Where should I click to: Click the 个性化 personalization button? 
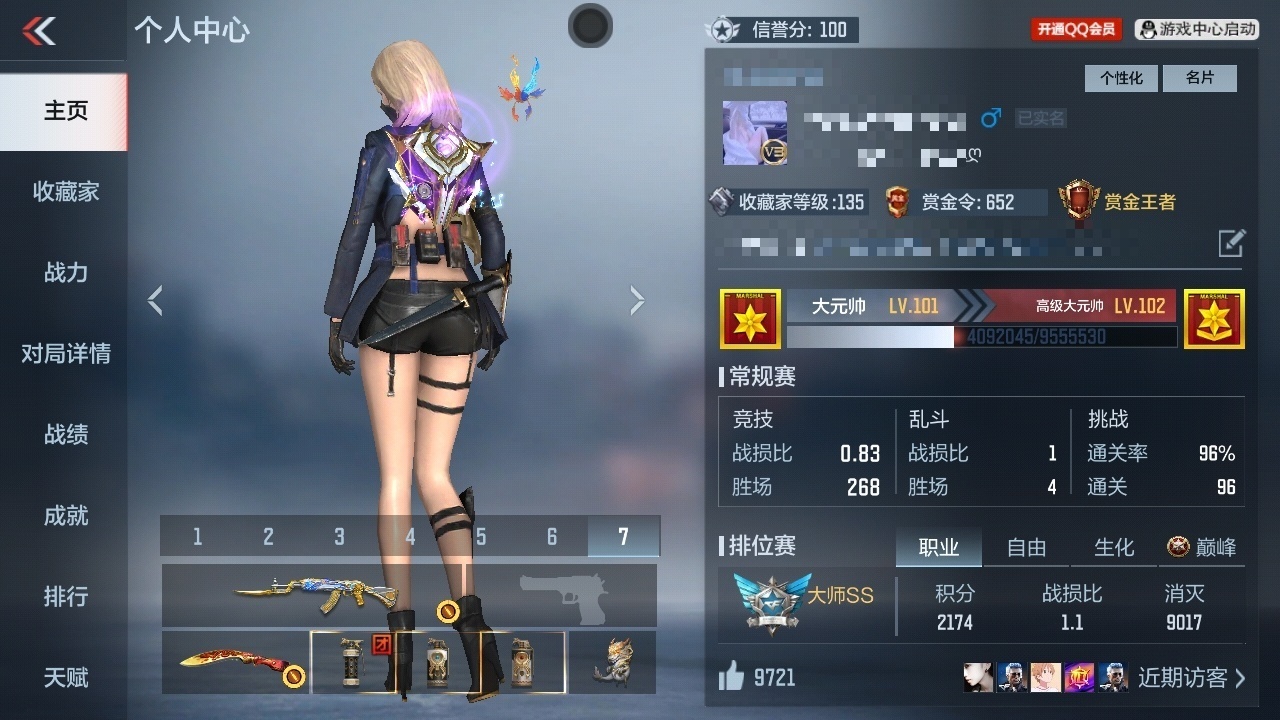(x=1121, y=78)
